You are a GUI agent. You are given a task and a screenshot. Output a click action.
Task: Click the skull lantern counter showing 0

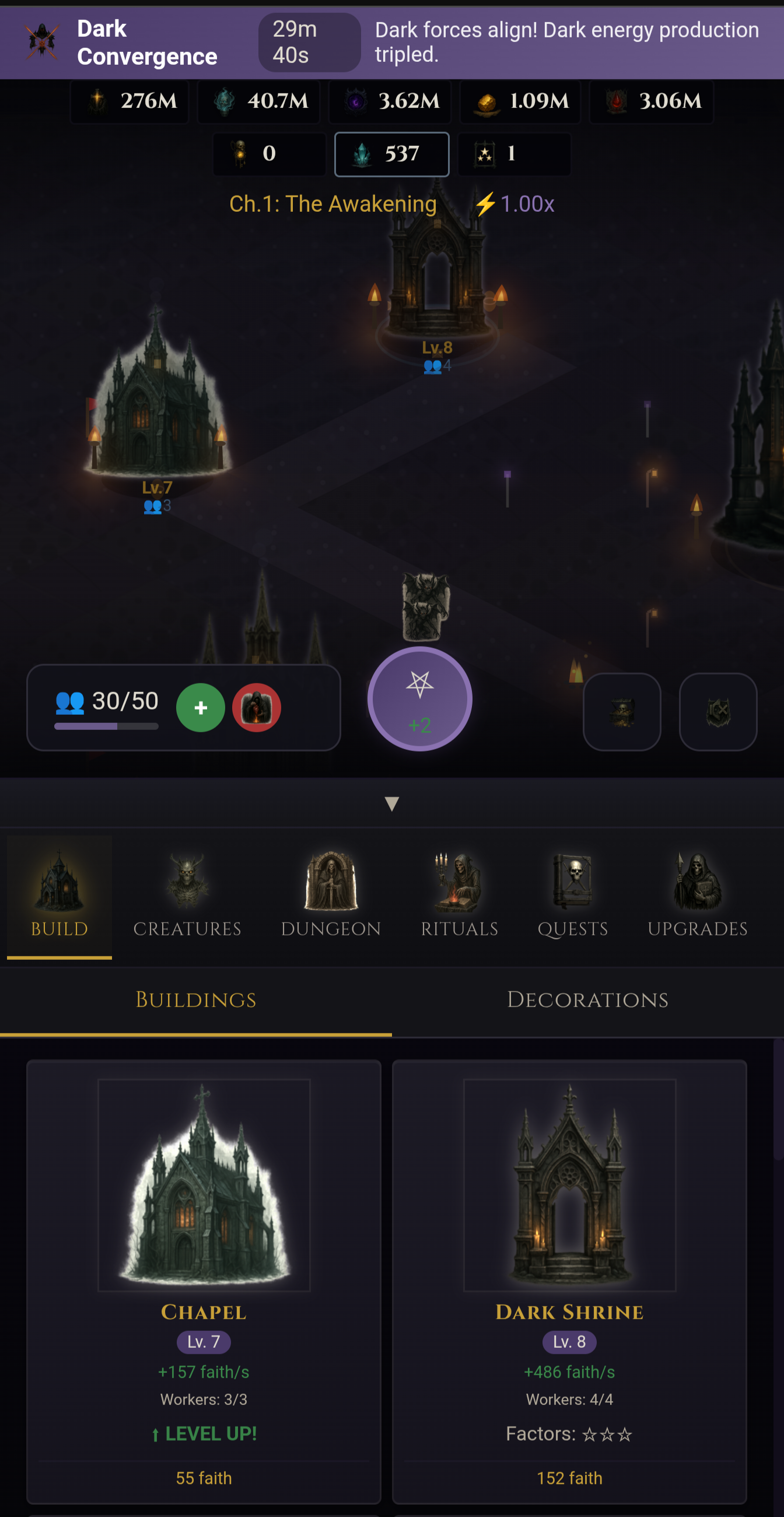tap(268, 154)
